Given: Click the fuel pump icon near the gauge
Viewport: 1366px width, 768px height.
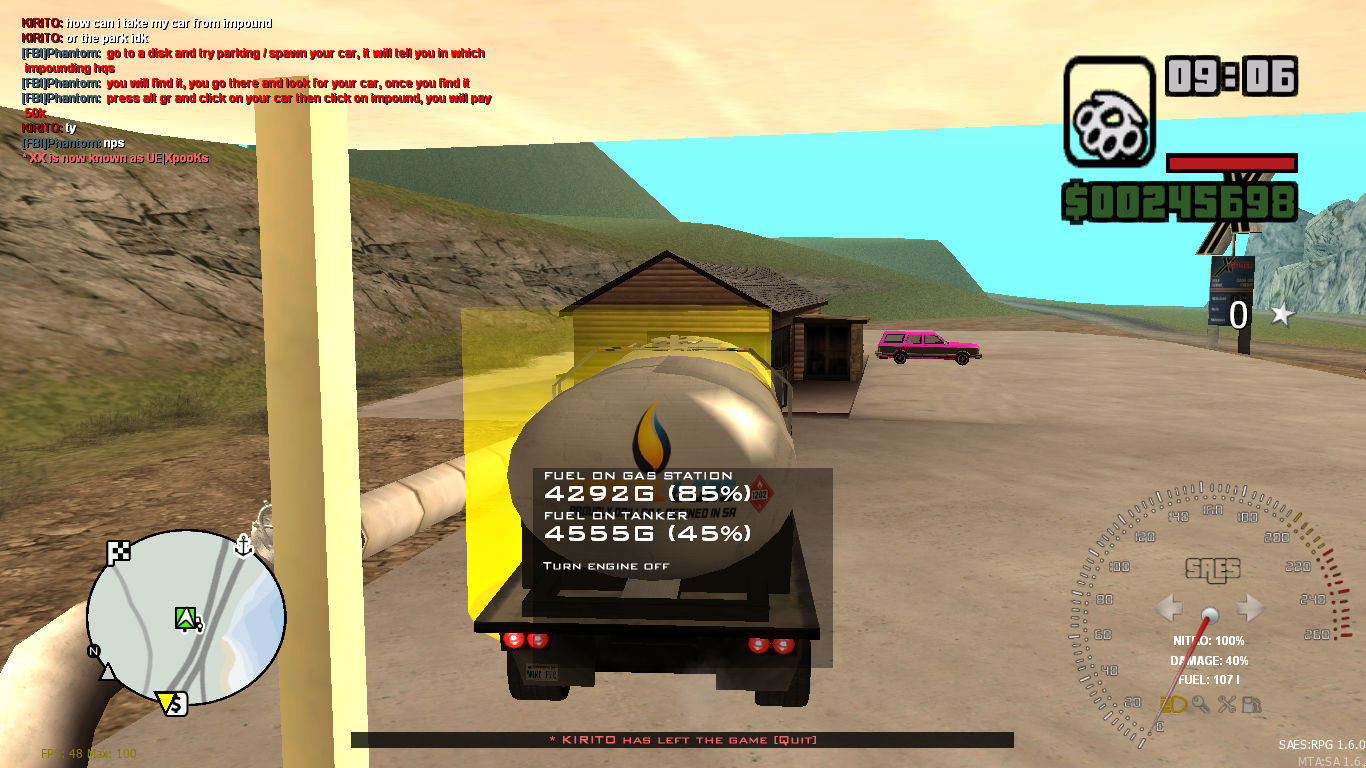Looking at the screenshot, I should click(x=1251, y=705).
